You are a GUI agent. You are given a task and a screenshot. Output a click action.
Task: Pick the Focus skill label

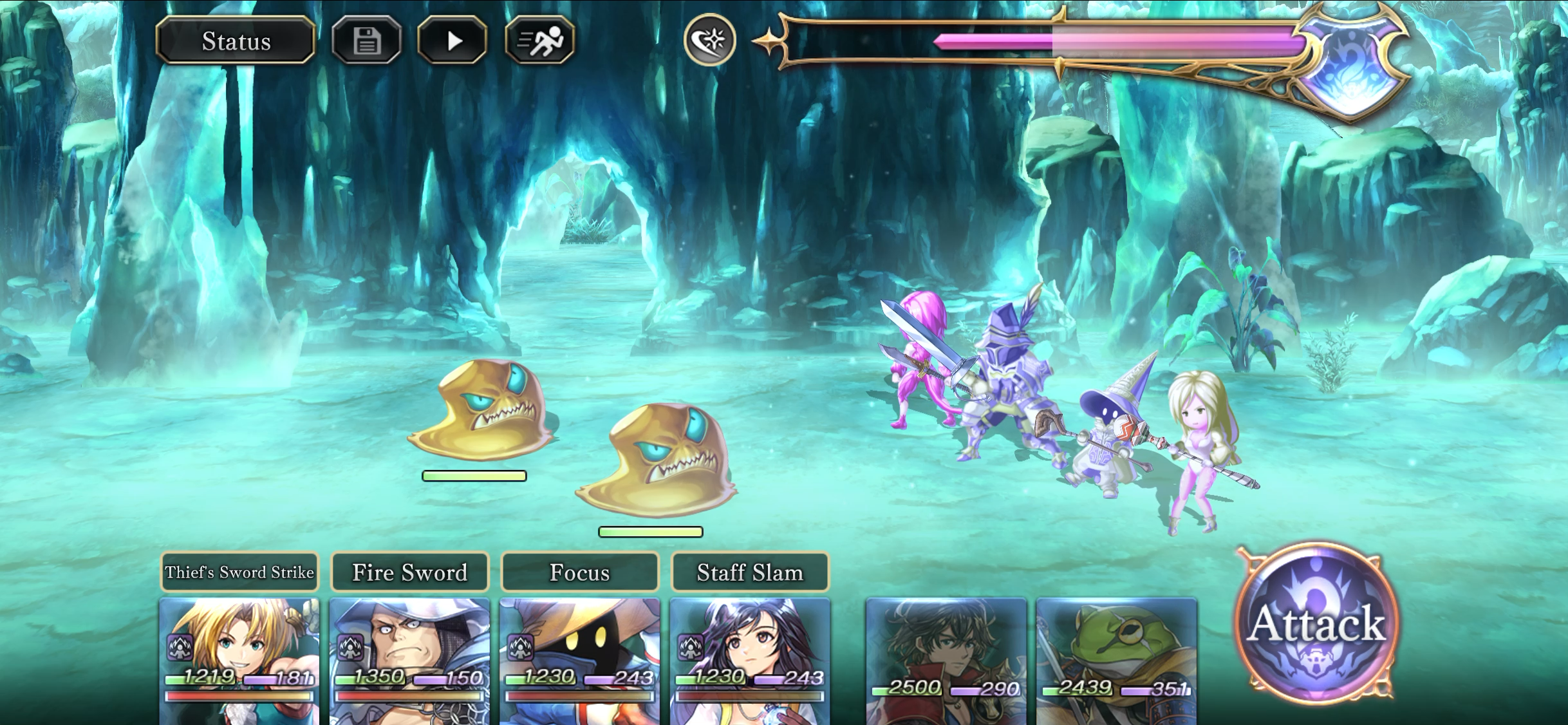(x=580, y=572)
